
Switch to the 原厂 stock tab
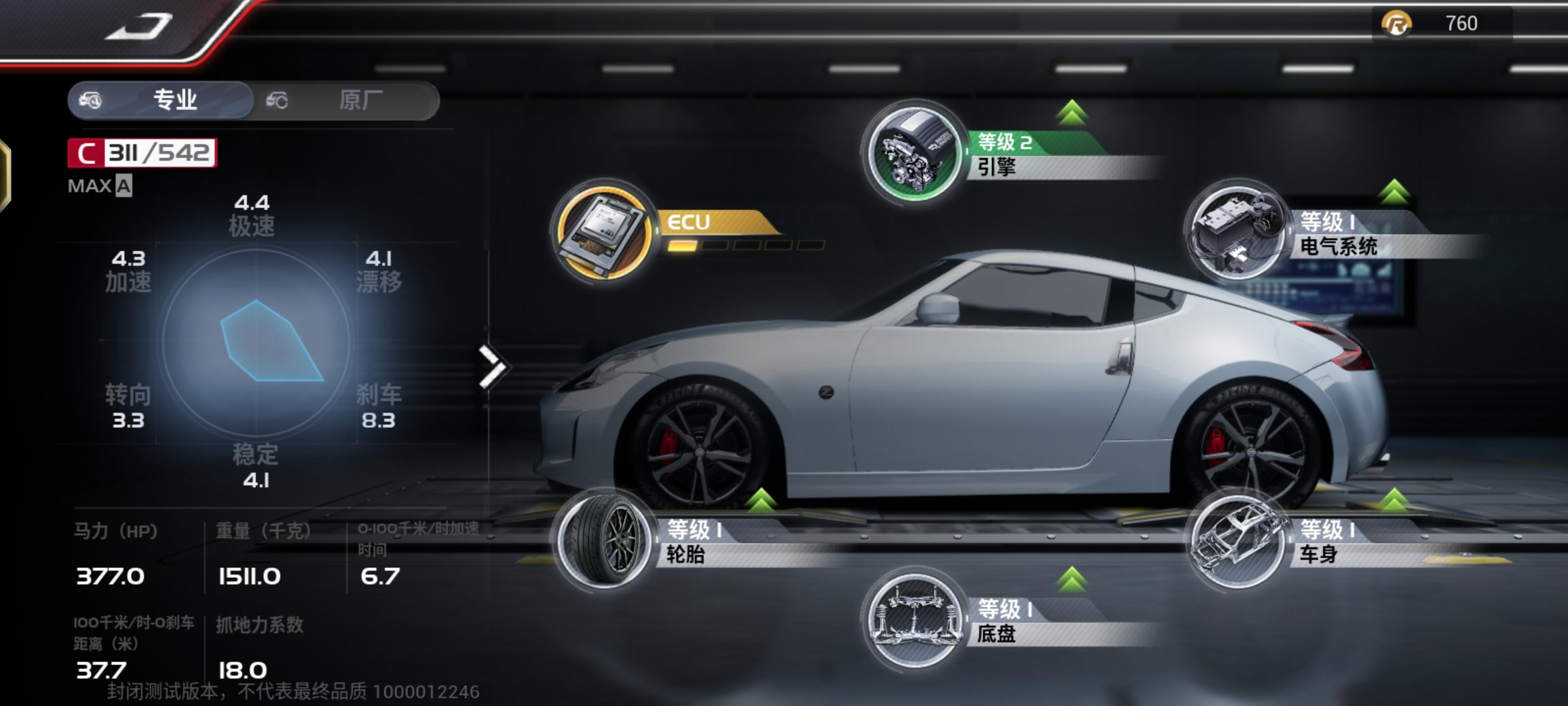coord(347,100)
